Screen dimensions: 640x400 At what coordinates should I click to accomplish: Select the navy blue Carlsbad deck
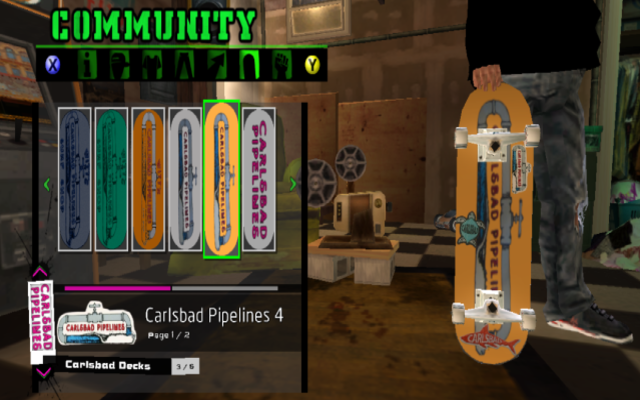[x=75, y=180]
